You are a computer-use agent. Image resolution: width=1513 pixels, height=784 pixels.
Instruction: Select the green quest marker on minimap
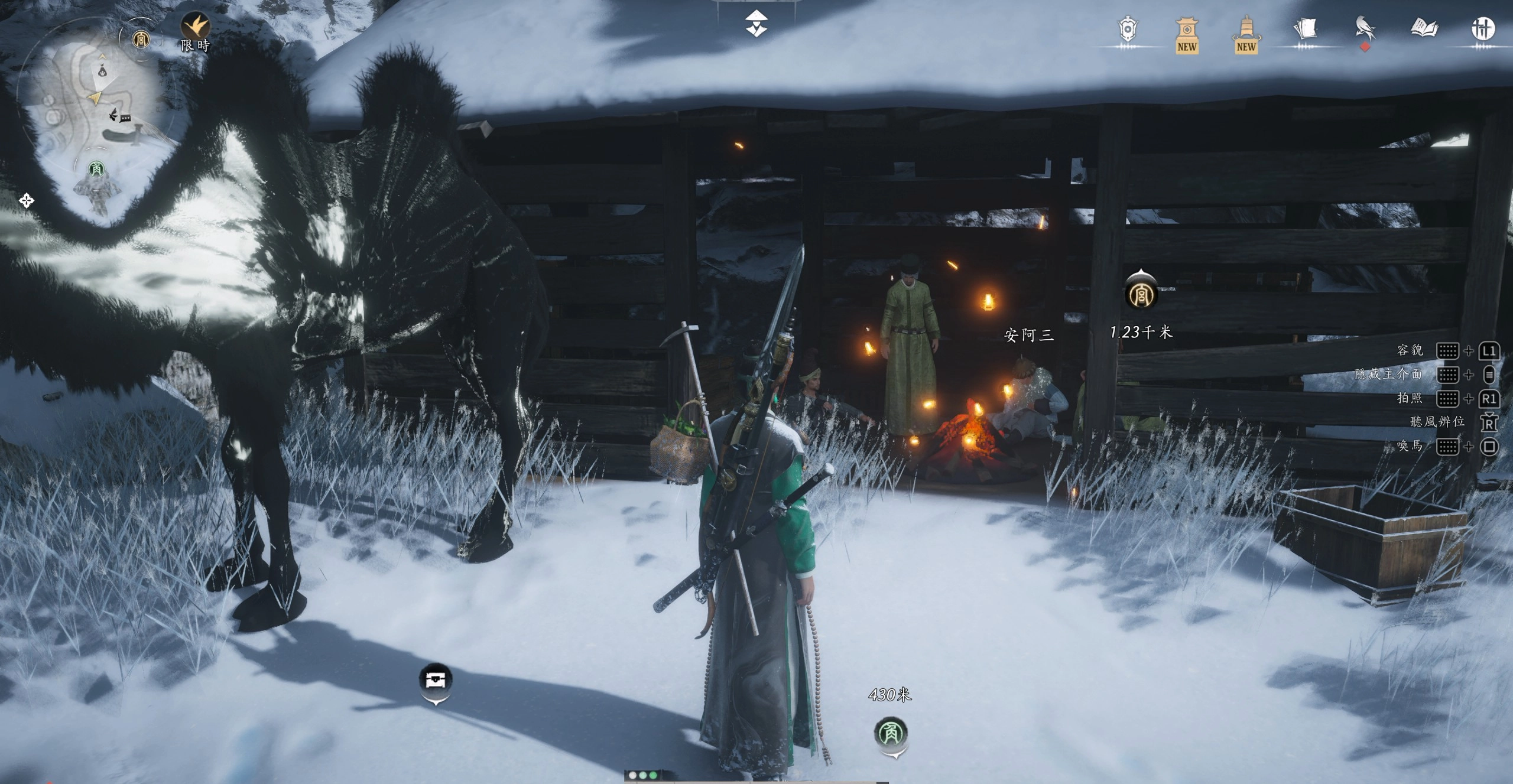point(96,170)
